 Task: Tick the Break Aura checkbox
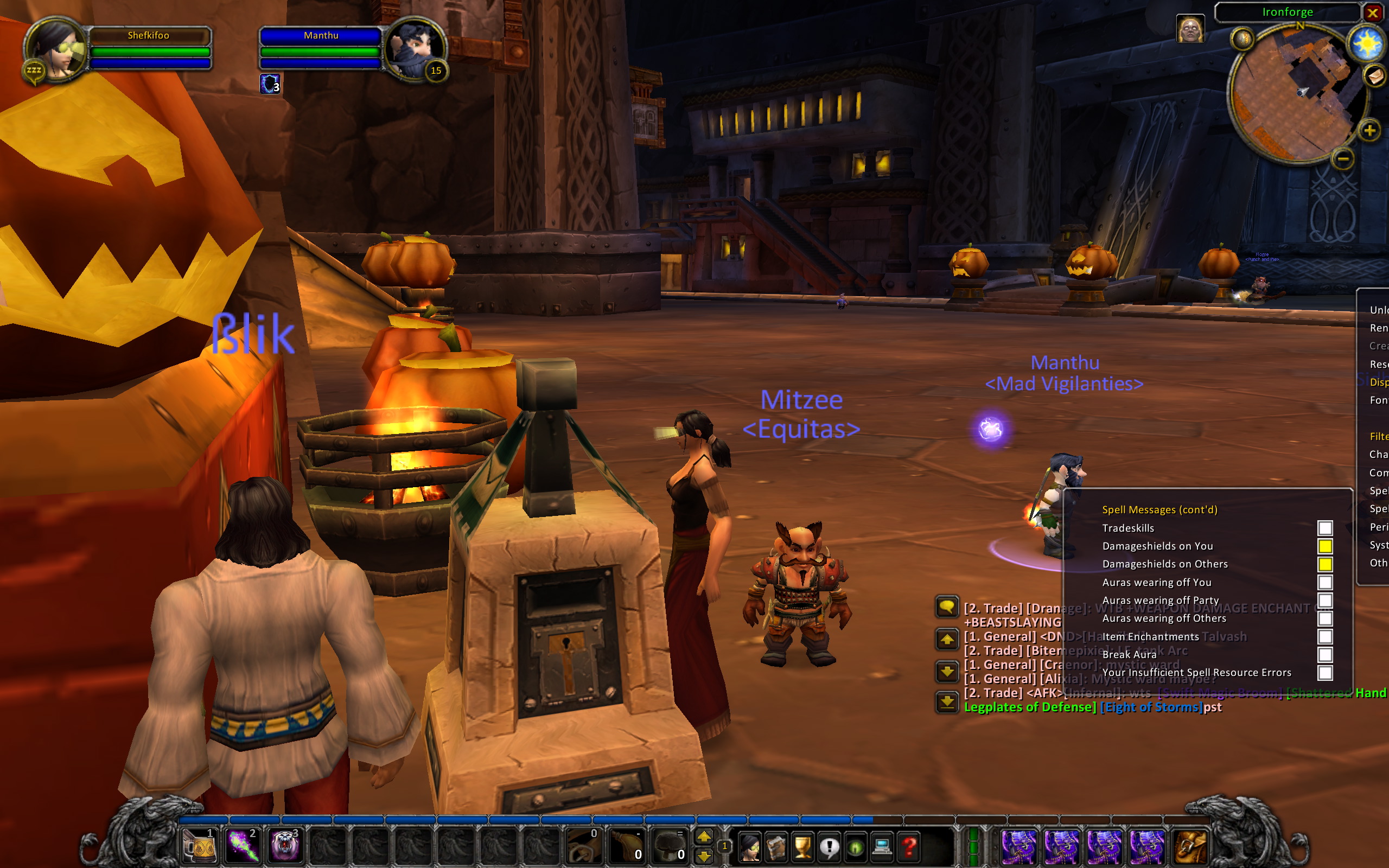pos(1325,654)
